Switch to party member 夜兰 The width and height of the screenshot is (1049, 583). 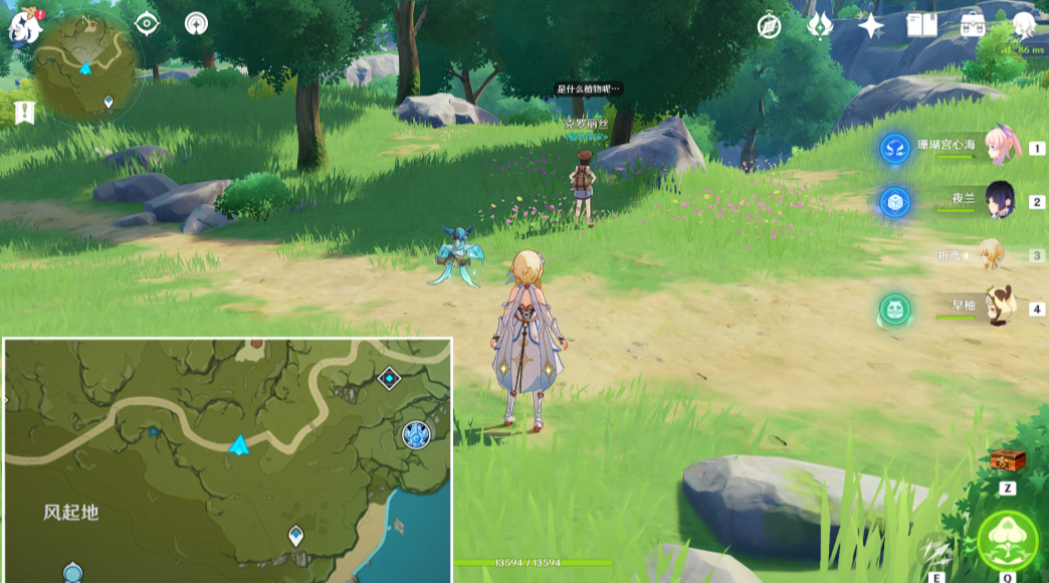pyautogui.click(x=1000, y=200)
